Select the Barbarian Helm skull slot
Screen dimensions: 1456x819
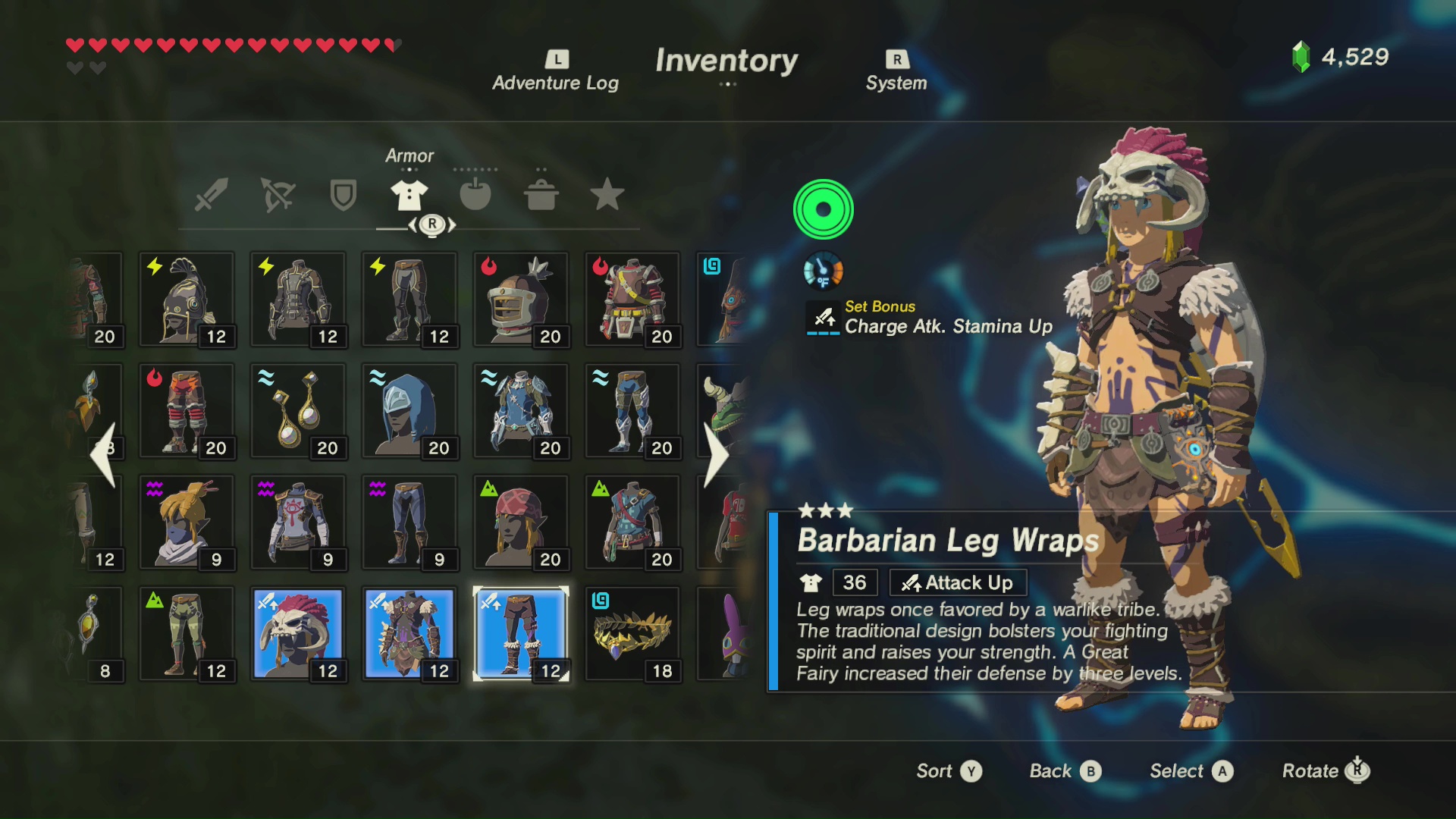(x=298, y=634)
